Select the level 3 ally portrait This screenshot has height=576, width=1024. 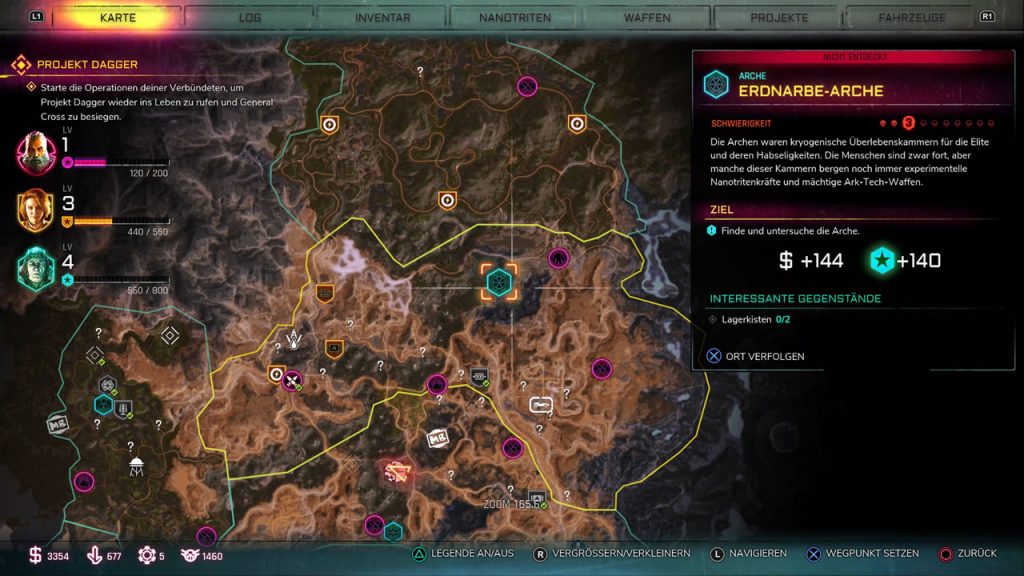36,210
